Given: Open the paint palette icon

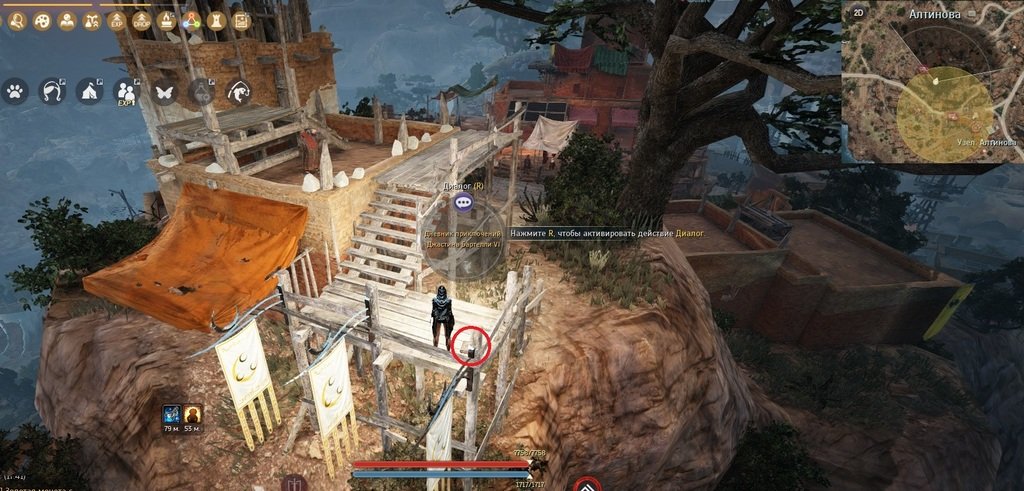Looking at the screenshot, I should [x=42, y=19].
